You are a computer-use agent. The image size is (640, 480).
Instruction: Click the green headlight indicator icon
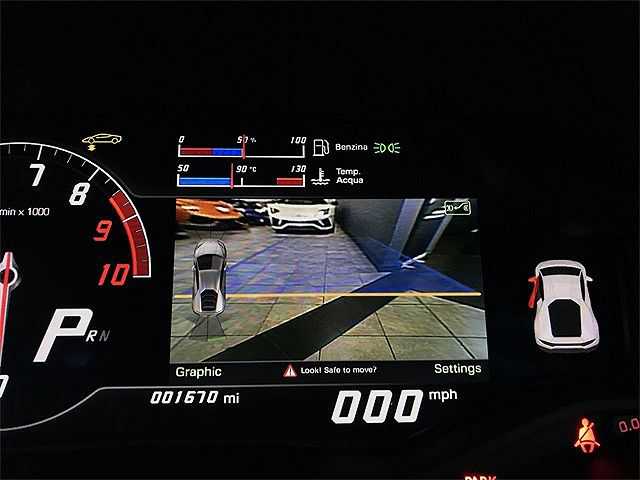tap(387, 148)
